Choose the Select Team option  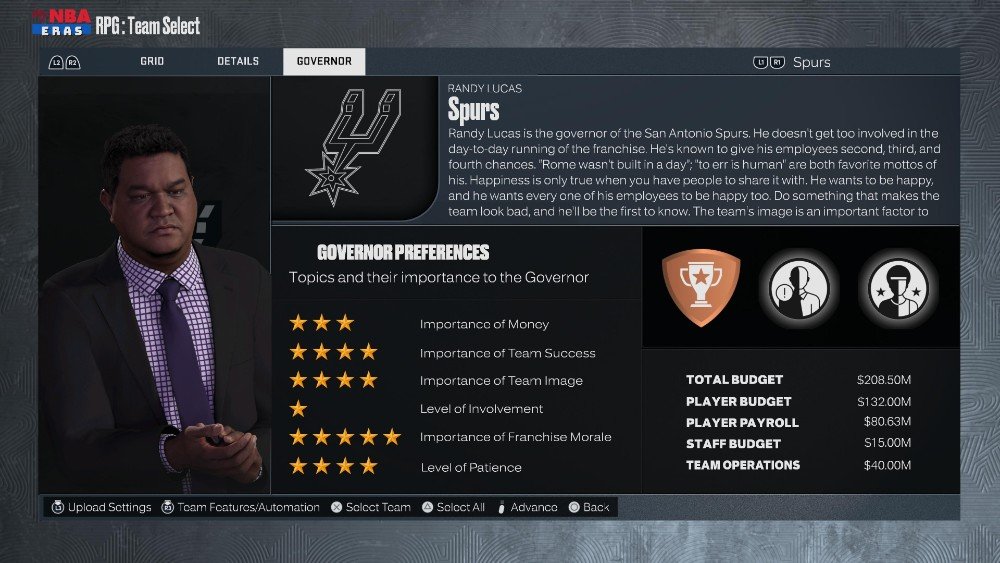coord(370,507)
